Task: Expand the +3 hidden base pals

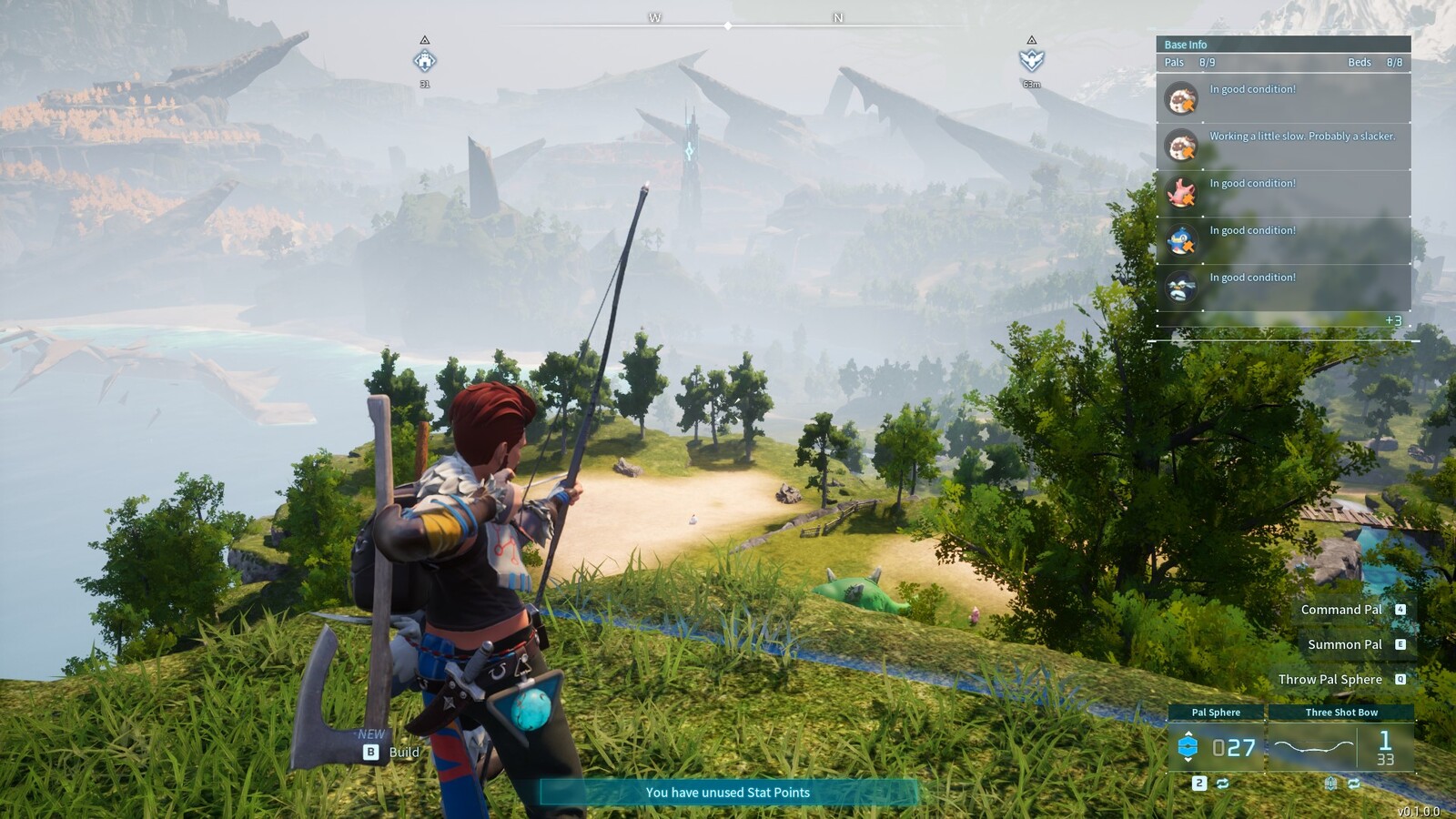Action: click(1393, 320)
